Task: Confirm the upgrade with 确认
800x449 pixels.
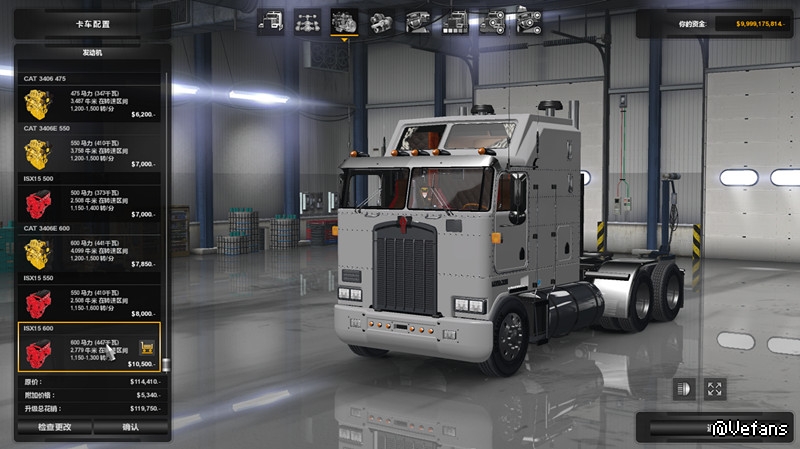Action: click(x=131, y=427)
